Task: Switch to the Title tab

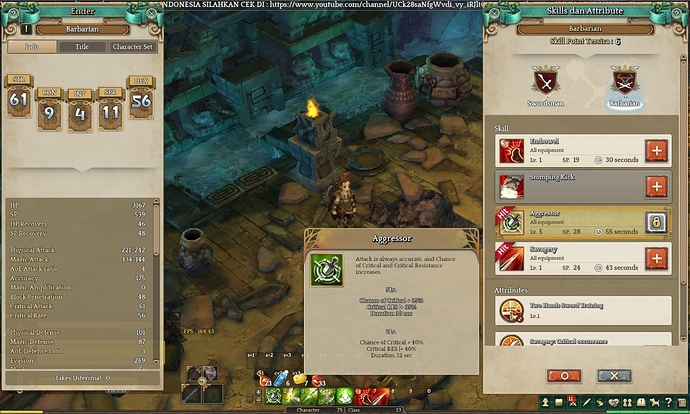Action: (83, 46)
